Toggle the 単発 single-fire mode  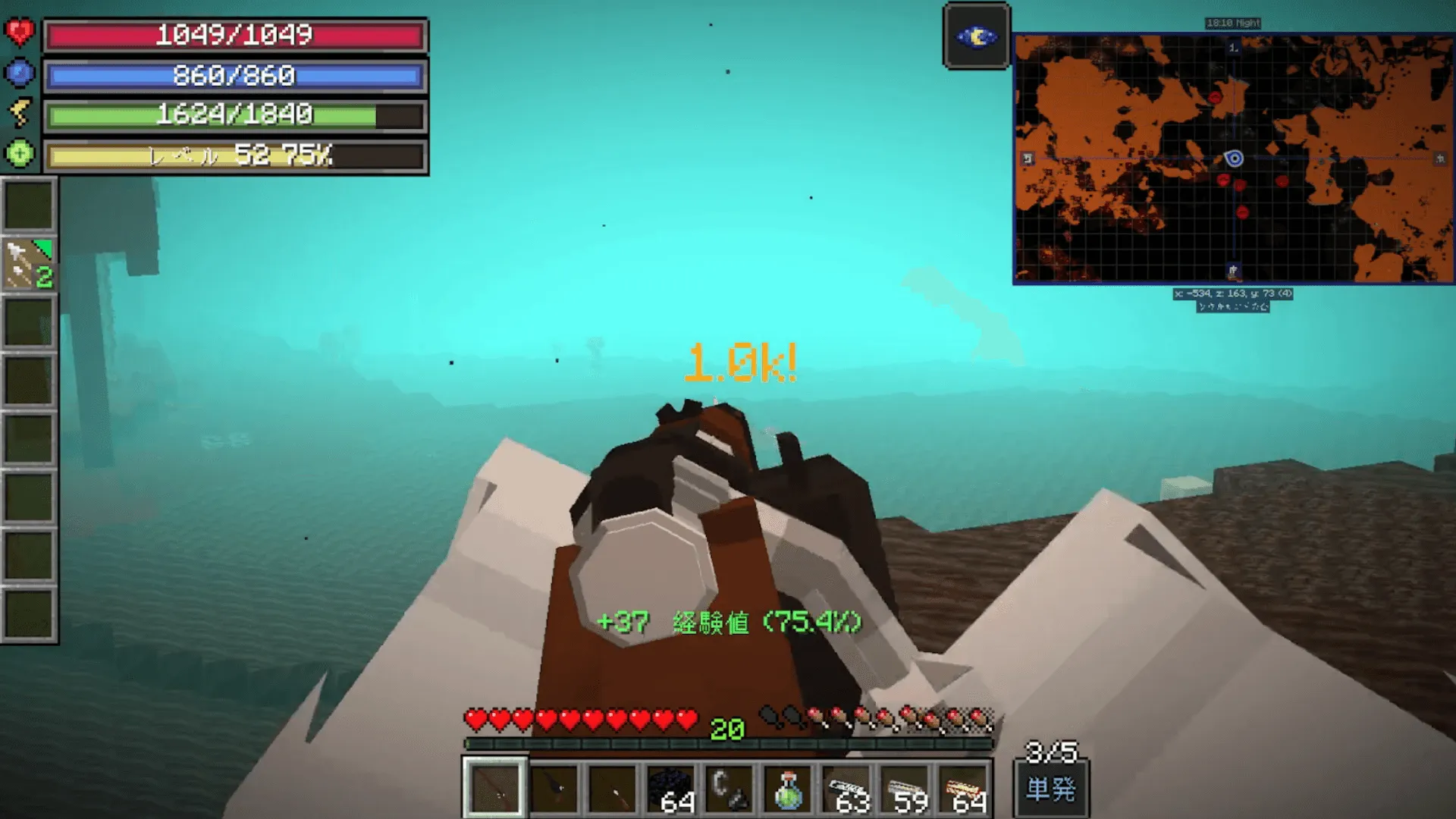1052,789
